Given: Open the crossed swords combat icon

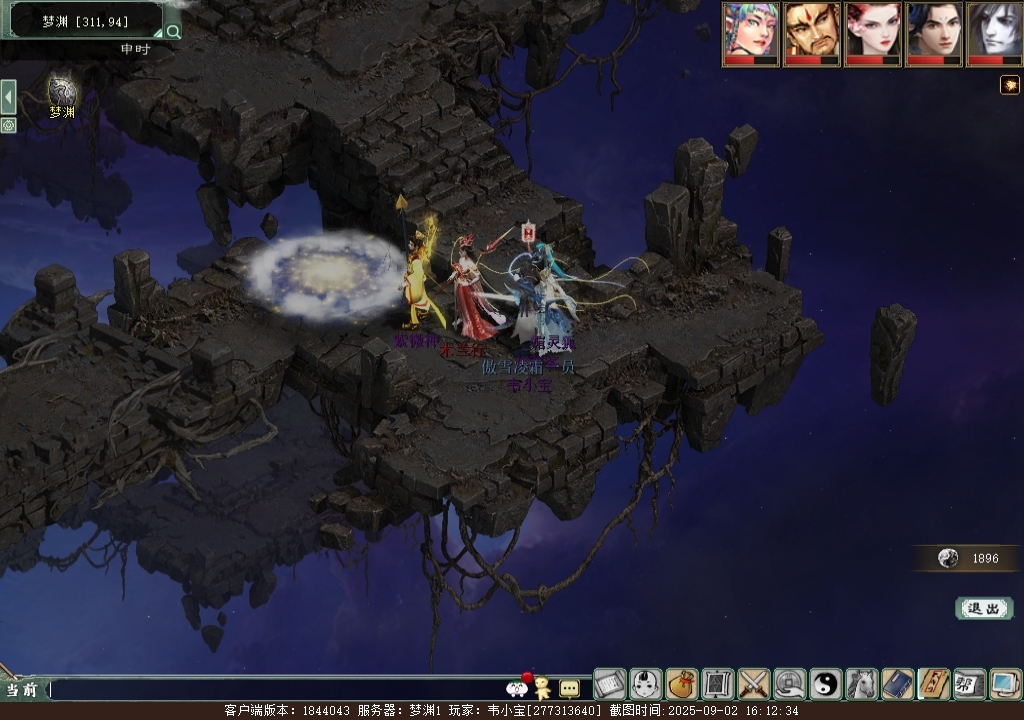Looking at the screenshot, I should pos(754,684).
